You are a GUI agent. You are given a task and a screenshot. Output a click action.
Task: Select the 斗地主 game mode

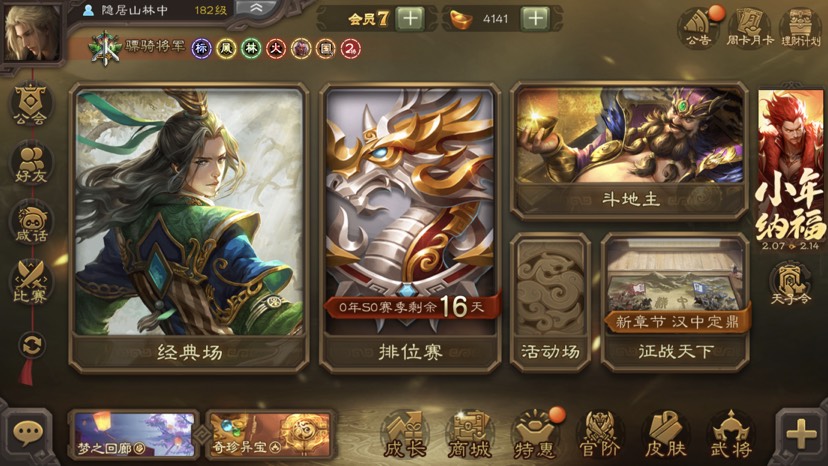coord(629,150)
